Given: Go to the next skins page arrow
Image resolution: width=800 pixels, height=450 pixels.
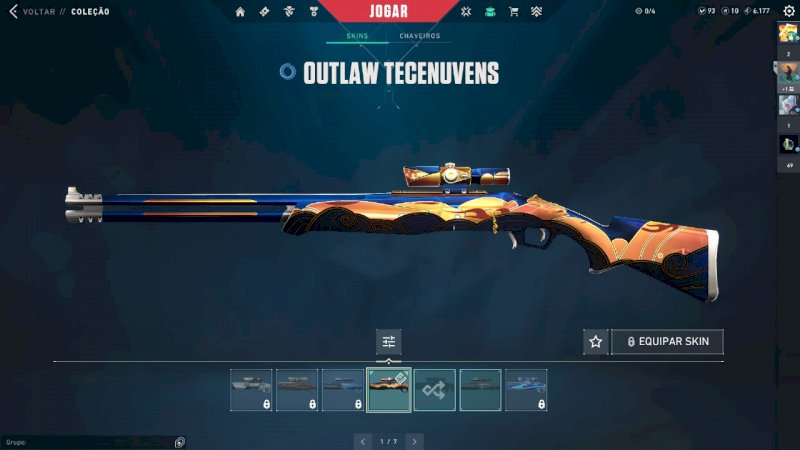Looking at the screenshot, I should point(414,441).
